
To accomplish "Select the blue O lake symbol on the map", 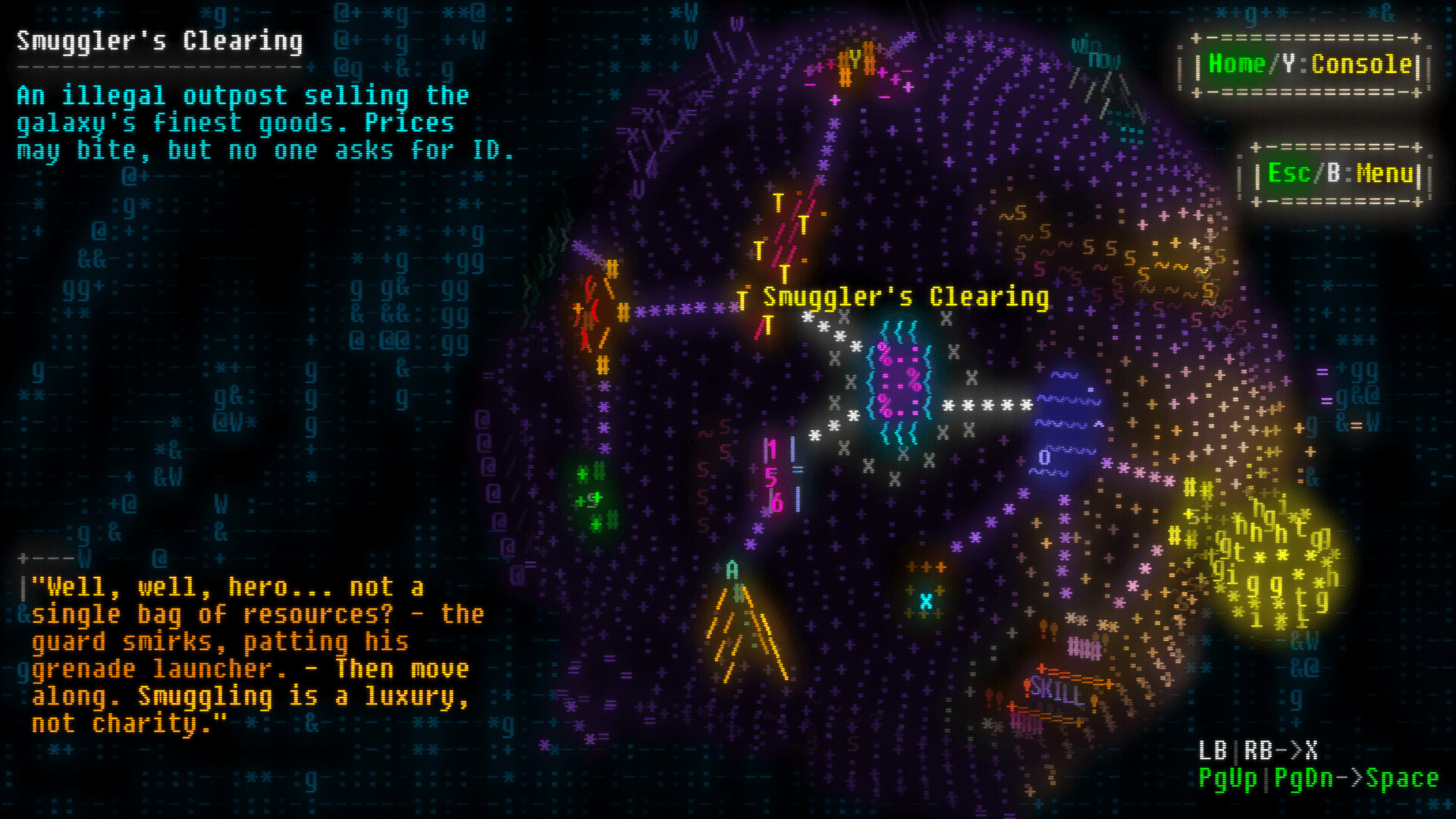I will [x=1045, y=458].
